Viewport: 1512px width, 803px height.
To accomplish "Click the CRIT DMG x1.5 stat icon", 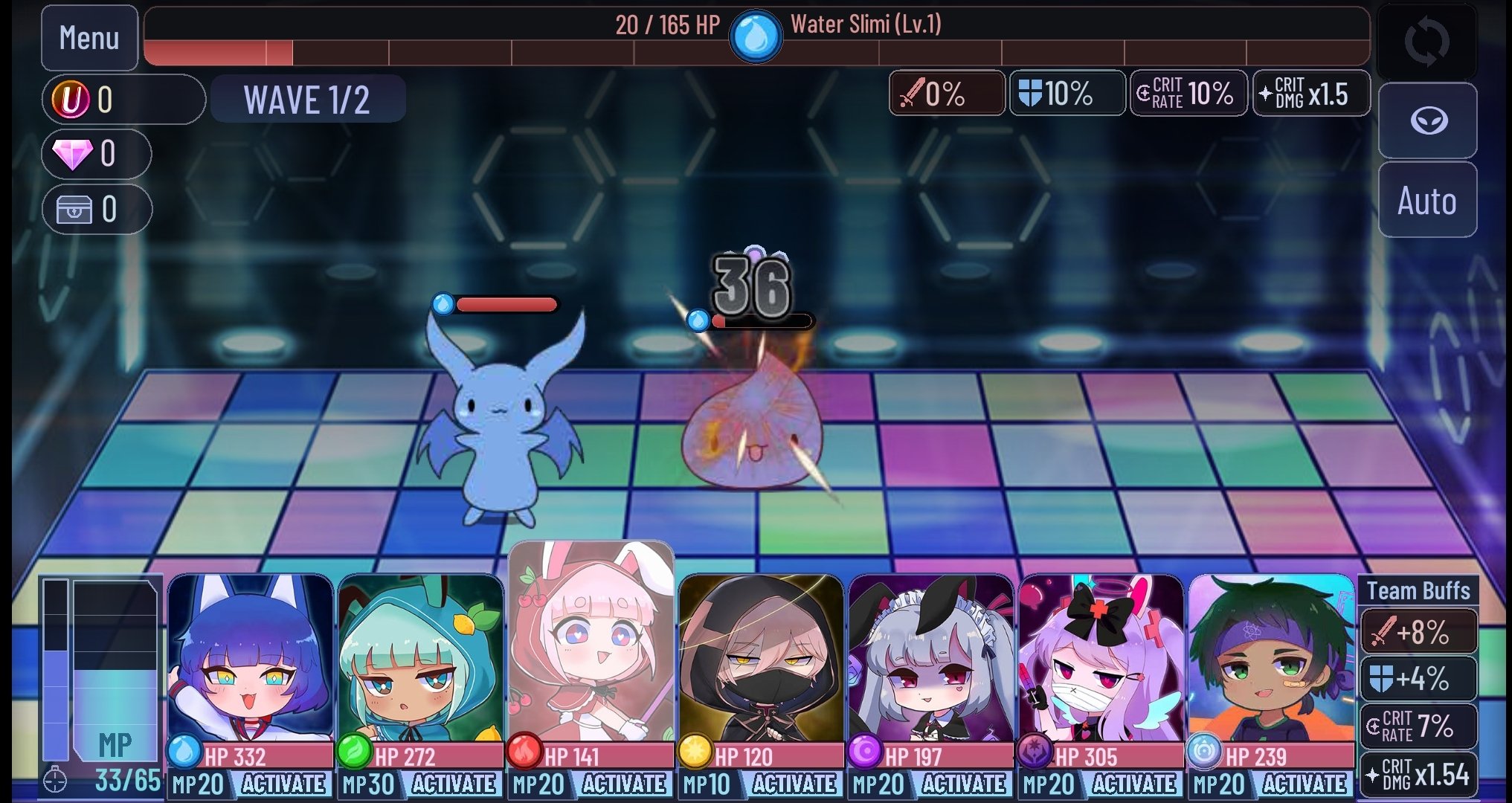I will [1311, 93].
